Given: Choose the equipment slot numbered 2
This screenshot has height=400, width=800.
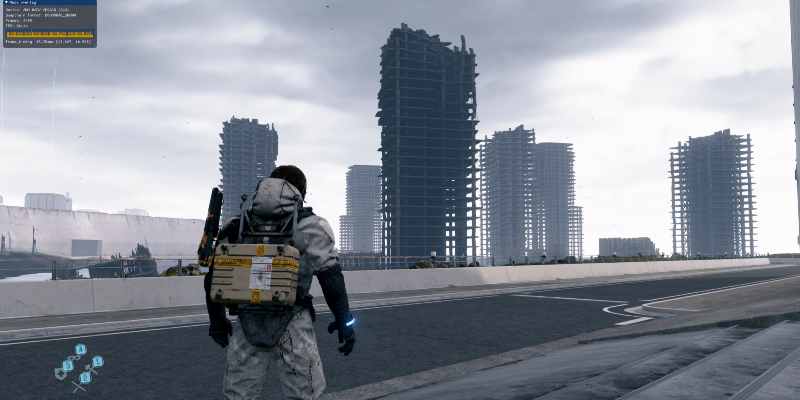Looking at the screenshot, I should 85,377.
